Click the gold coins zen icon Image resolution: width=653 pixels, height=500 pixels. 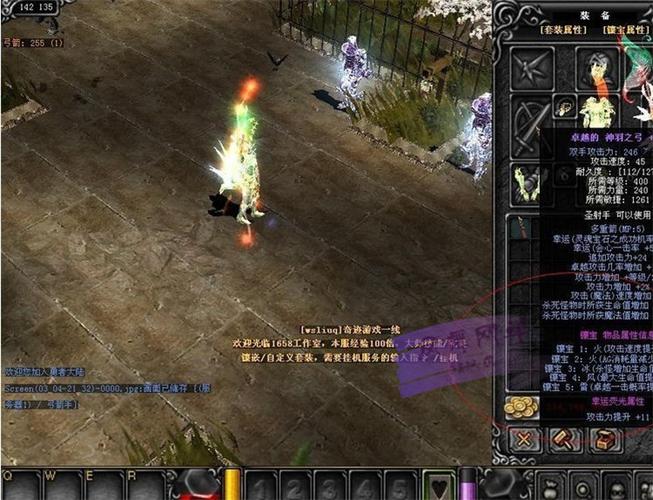(x=522, y=407)
